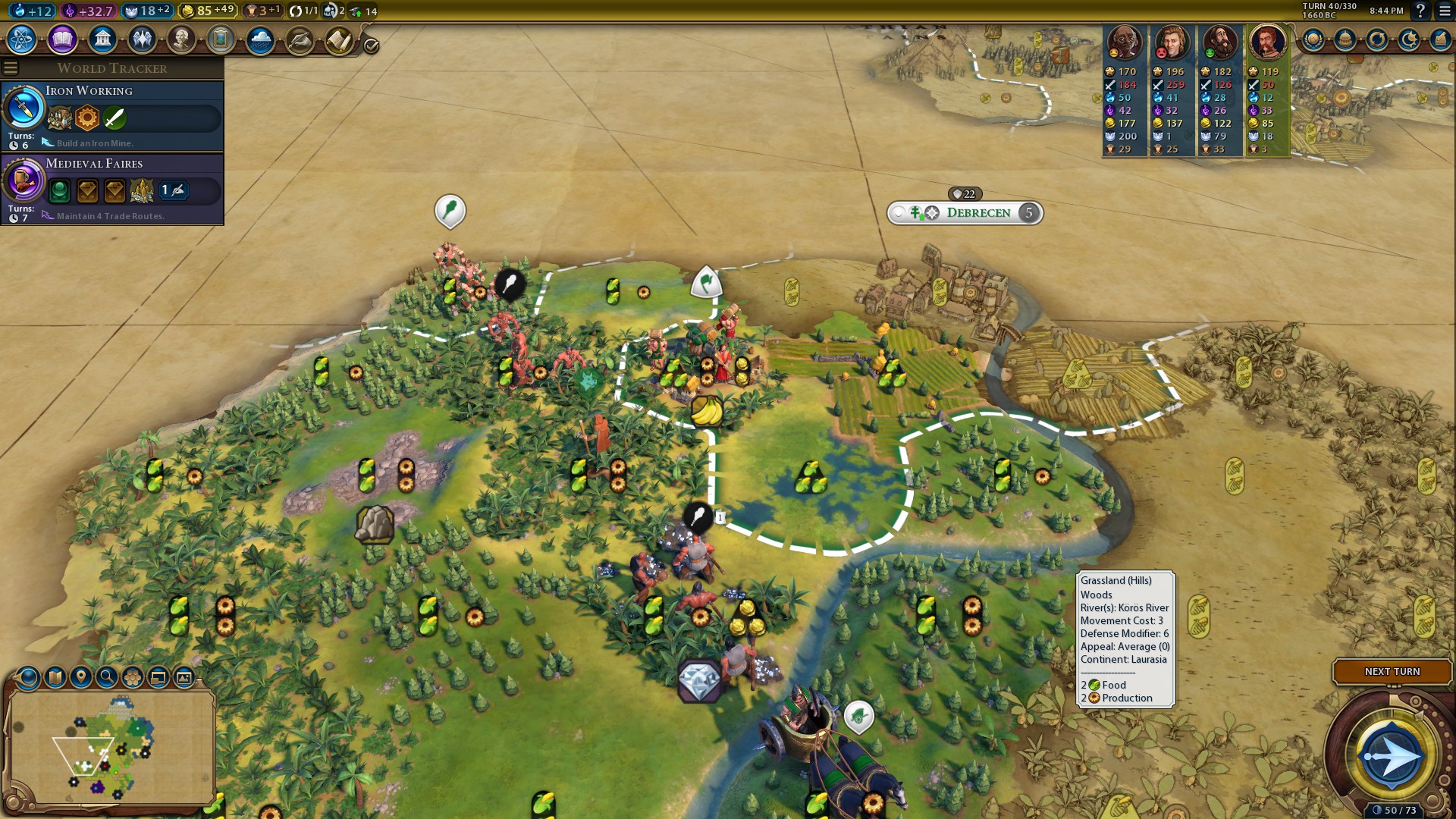Click the minimap to move the camera
1456x819 pixels.
coord(110,747)
